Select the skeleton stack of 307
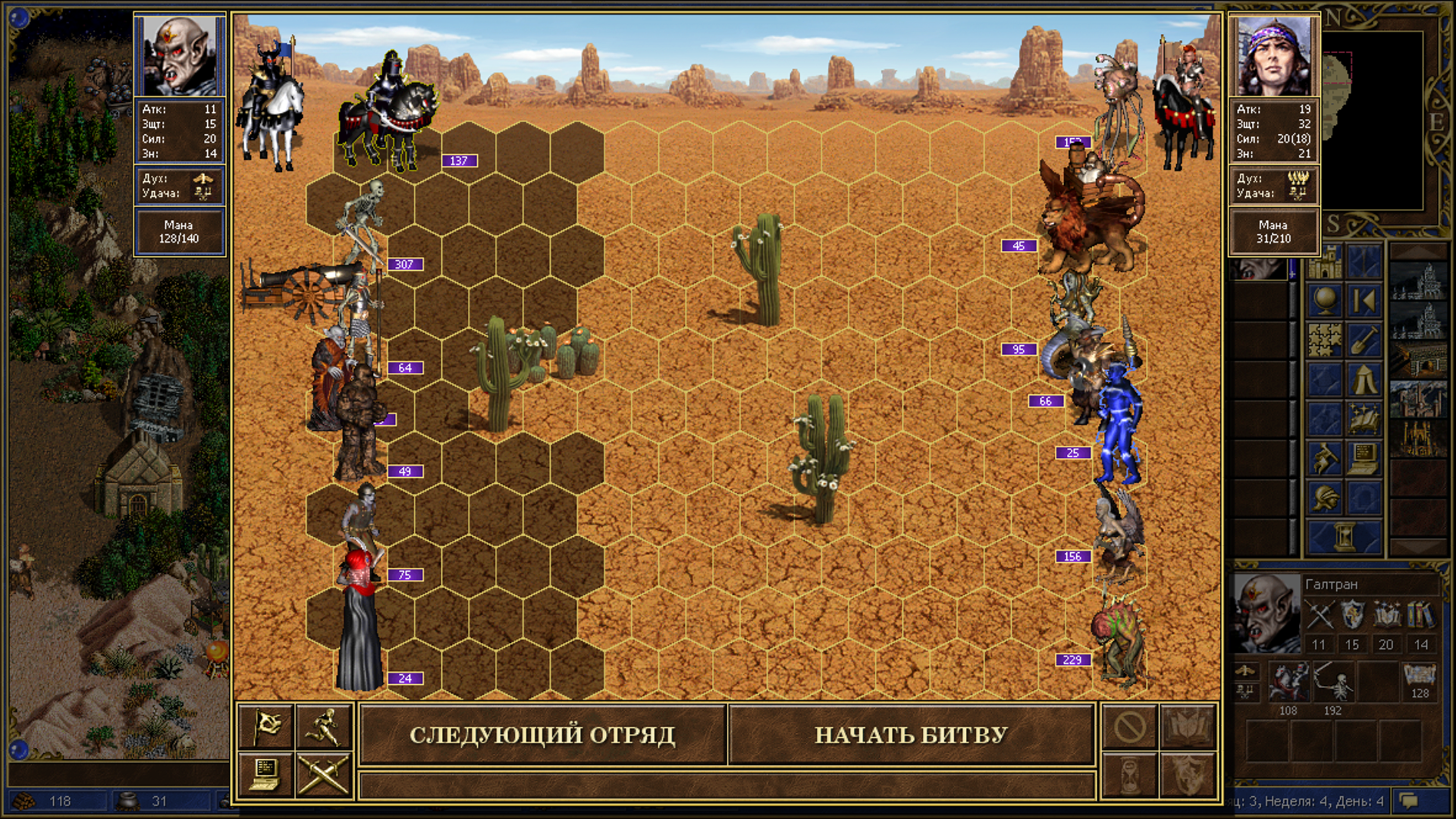Image resolution: width=1456 pixels, height=819 pixels. (362, 220)
